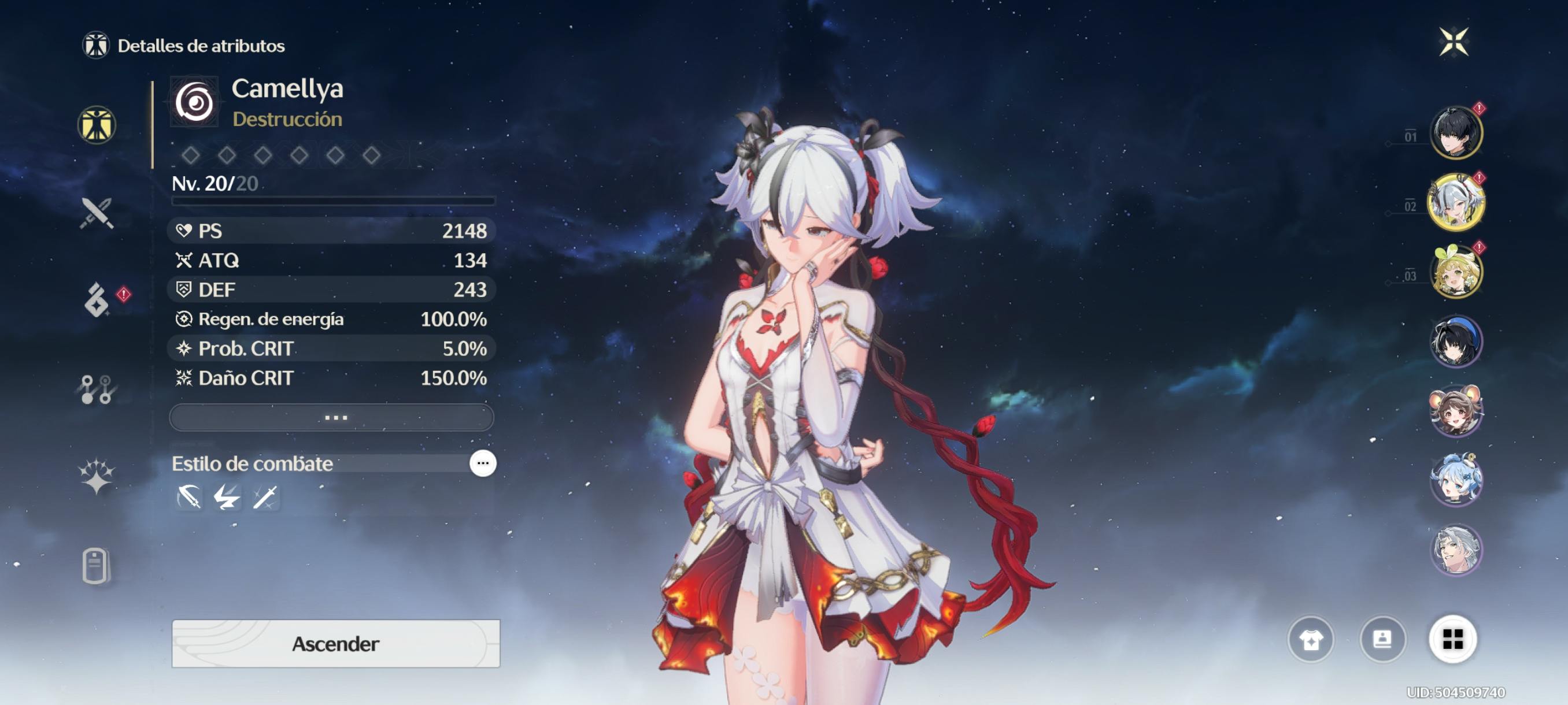The height and width of the screenshot is (705, 1568).
Task: Open the outfit wardrobe shirt button
Action: pyautogui.click(x=1311, y=639)
